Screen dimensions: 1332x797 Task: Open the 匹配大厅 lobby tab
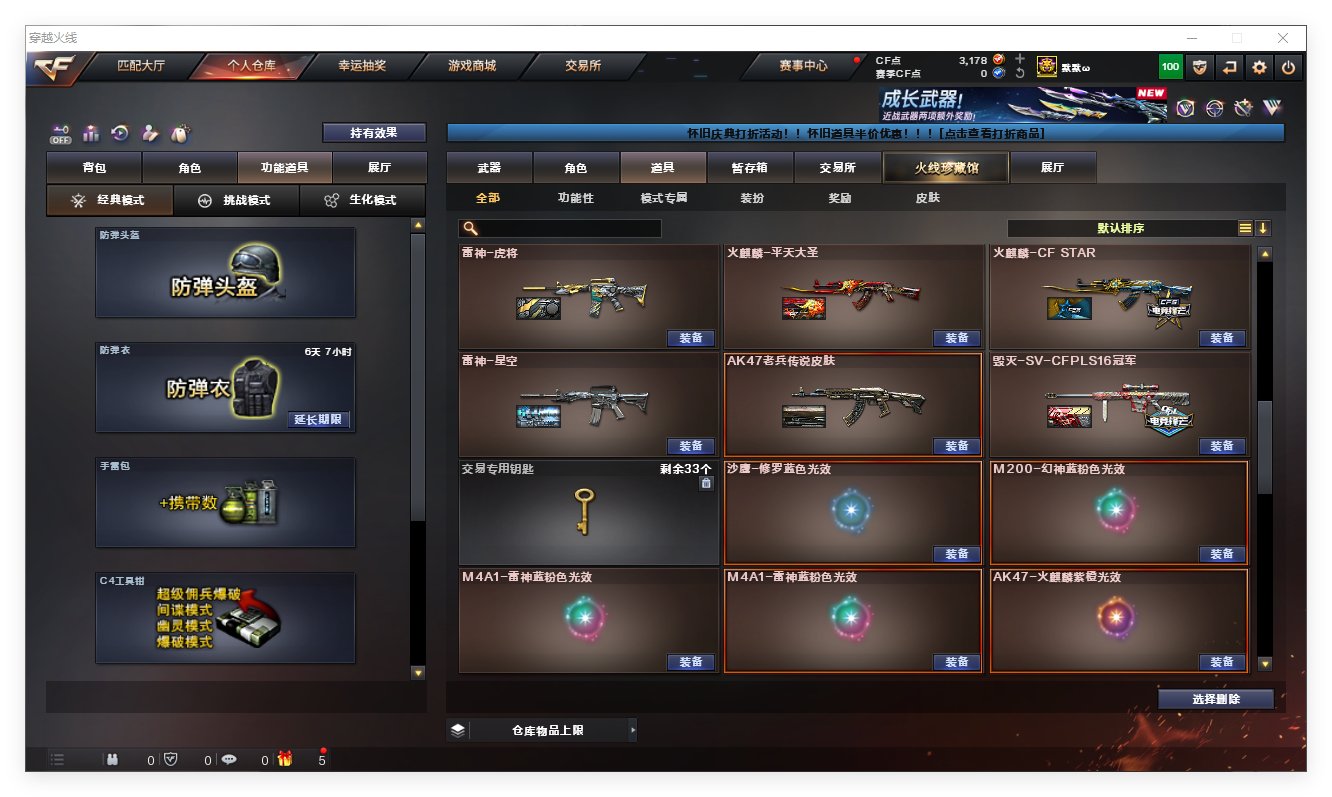coord(141,66)
